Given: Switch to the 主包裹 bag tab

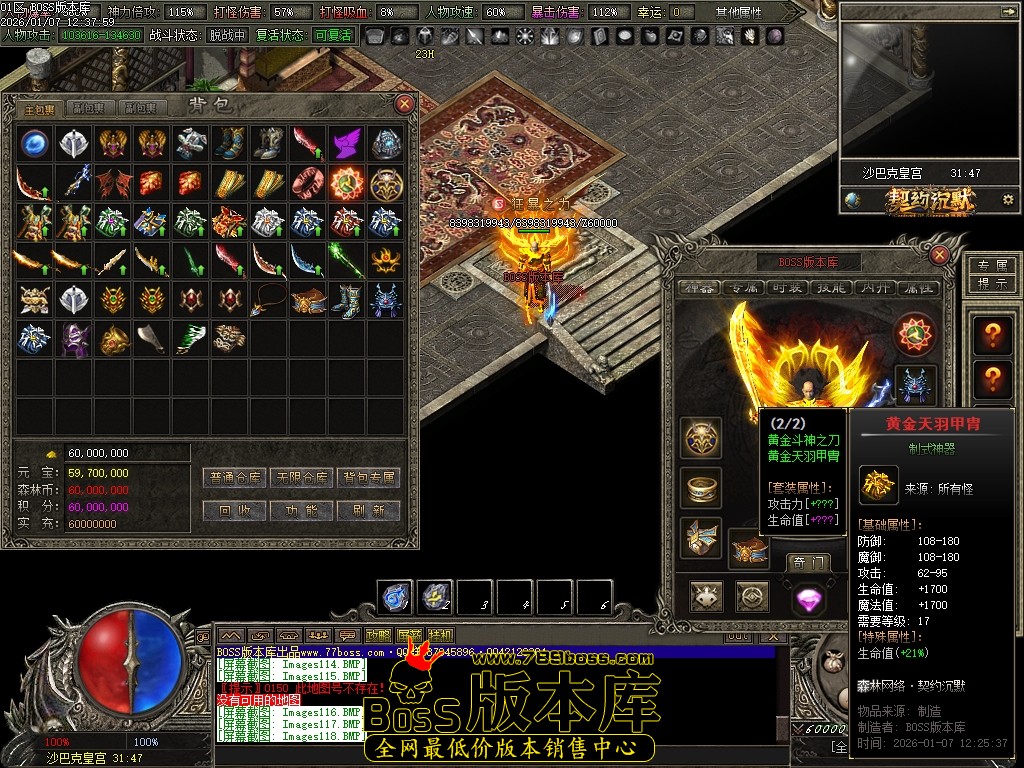Looking at the screenshot, I should [40, 108].
